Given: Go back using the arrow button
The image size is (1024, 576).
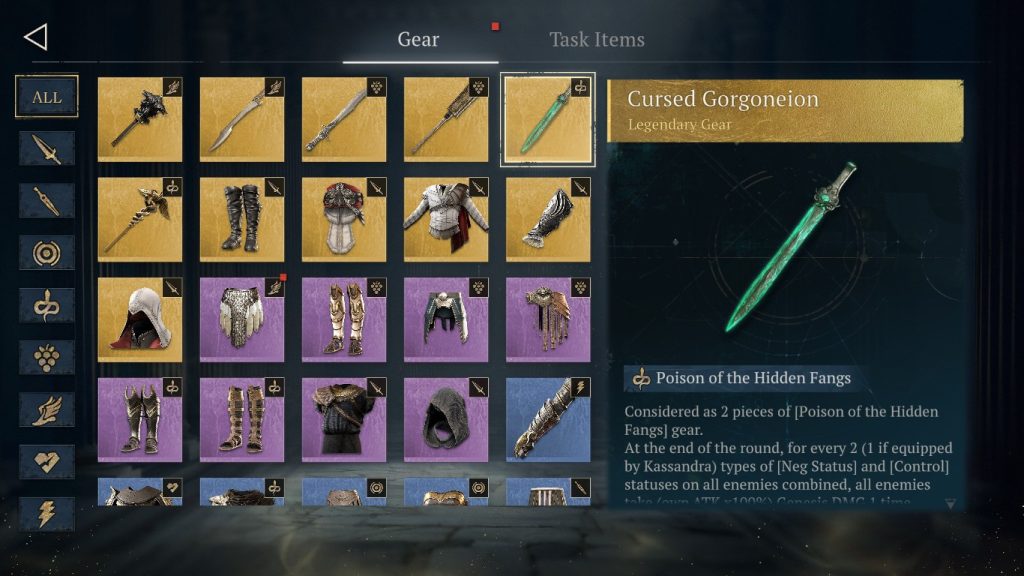Looking at the screenshot, I should click(36, 38).
